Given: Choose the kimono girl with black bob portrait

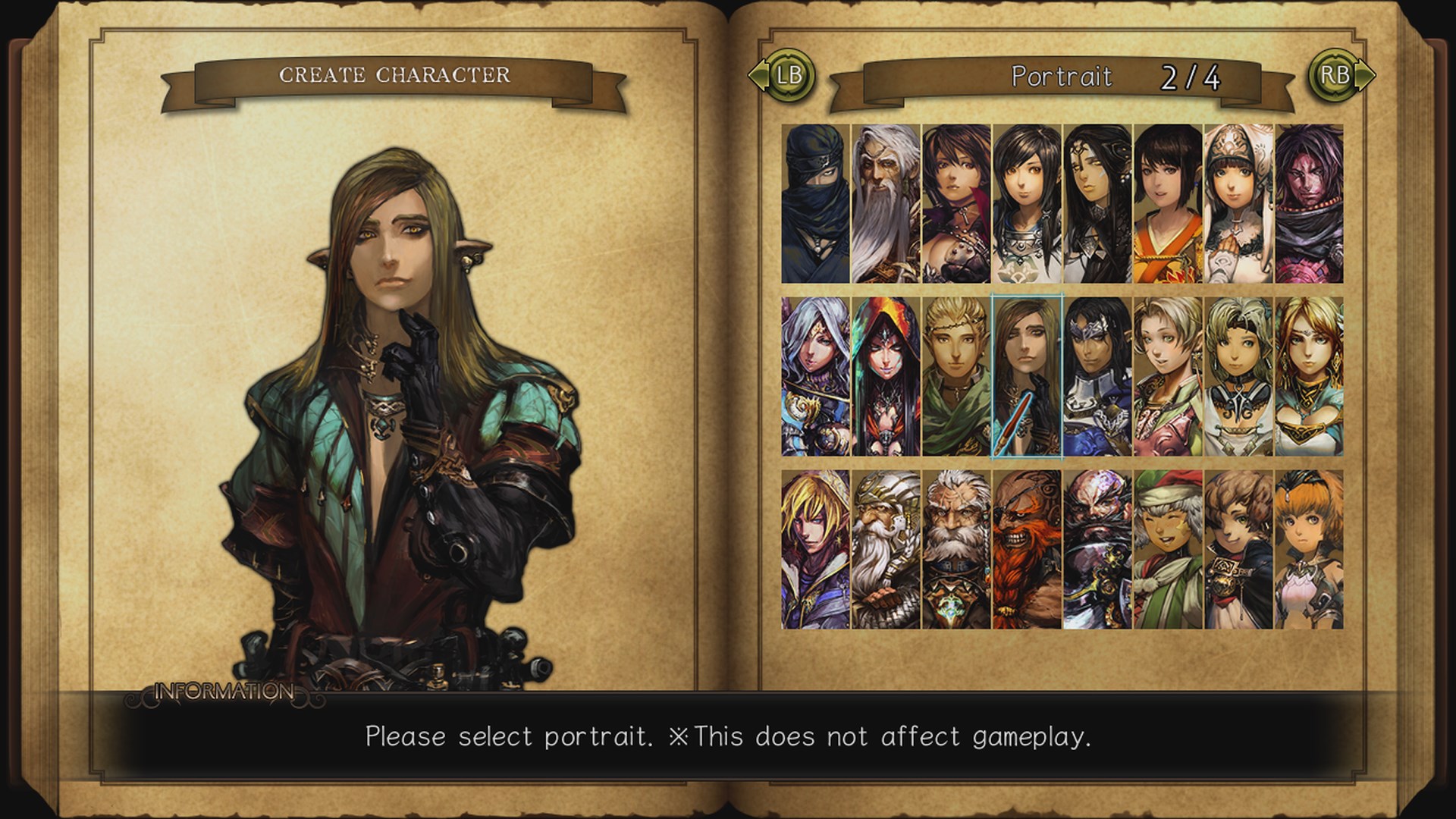Looking at the screenshot, I should click(x=1170, y=205).
